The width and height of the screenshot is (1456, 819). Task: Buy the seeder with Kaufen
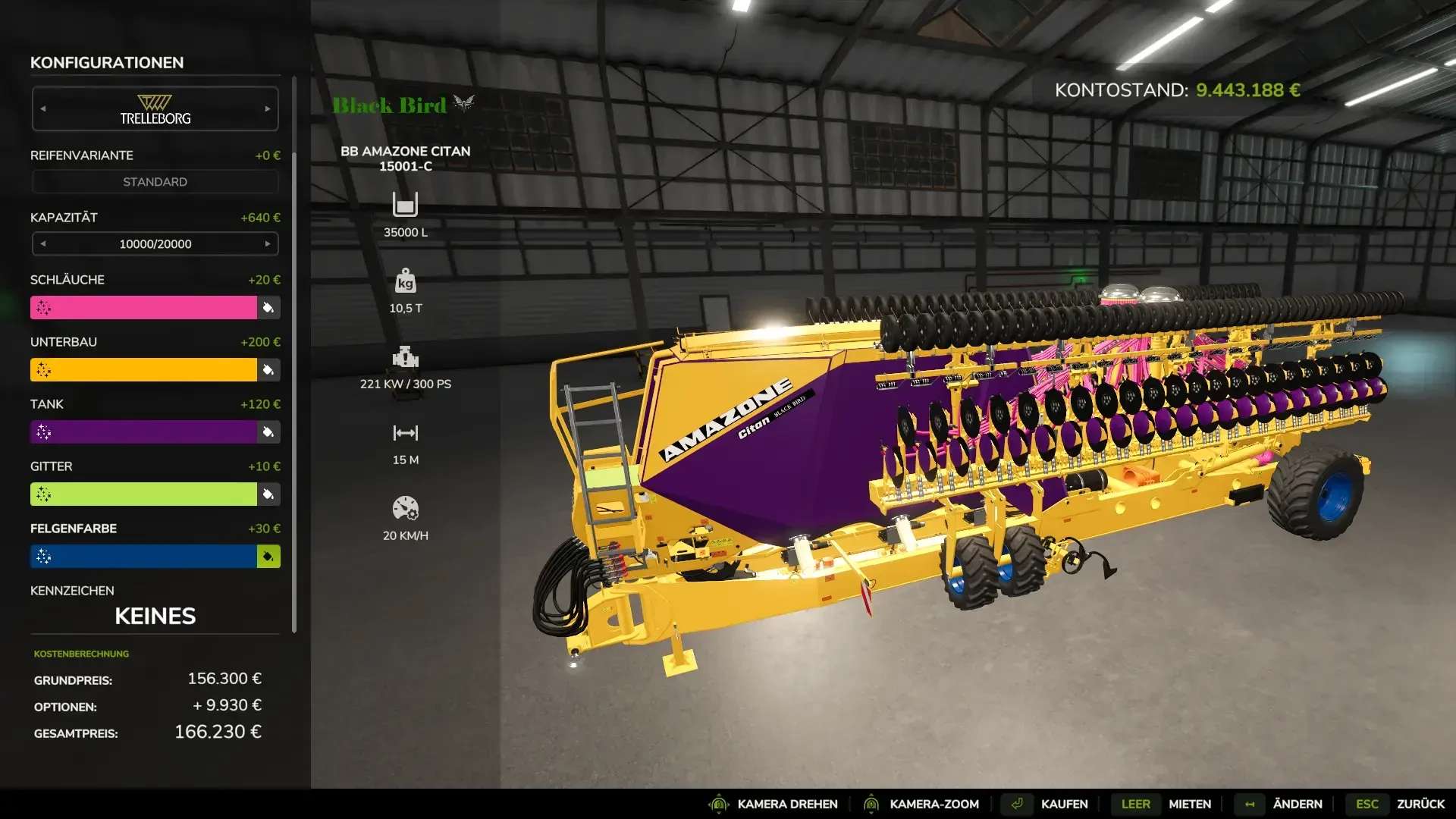[1063, 804]
